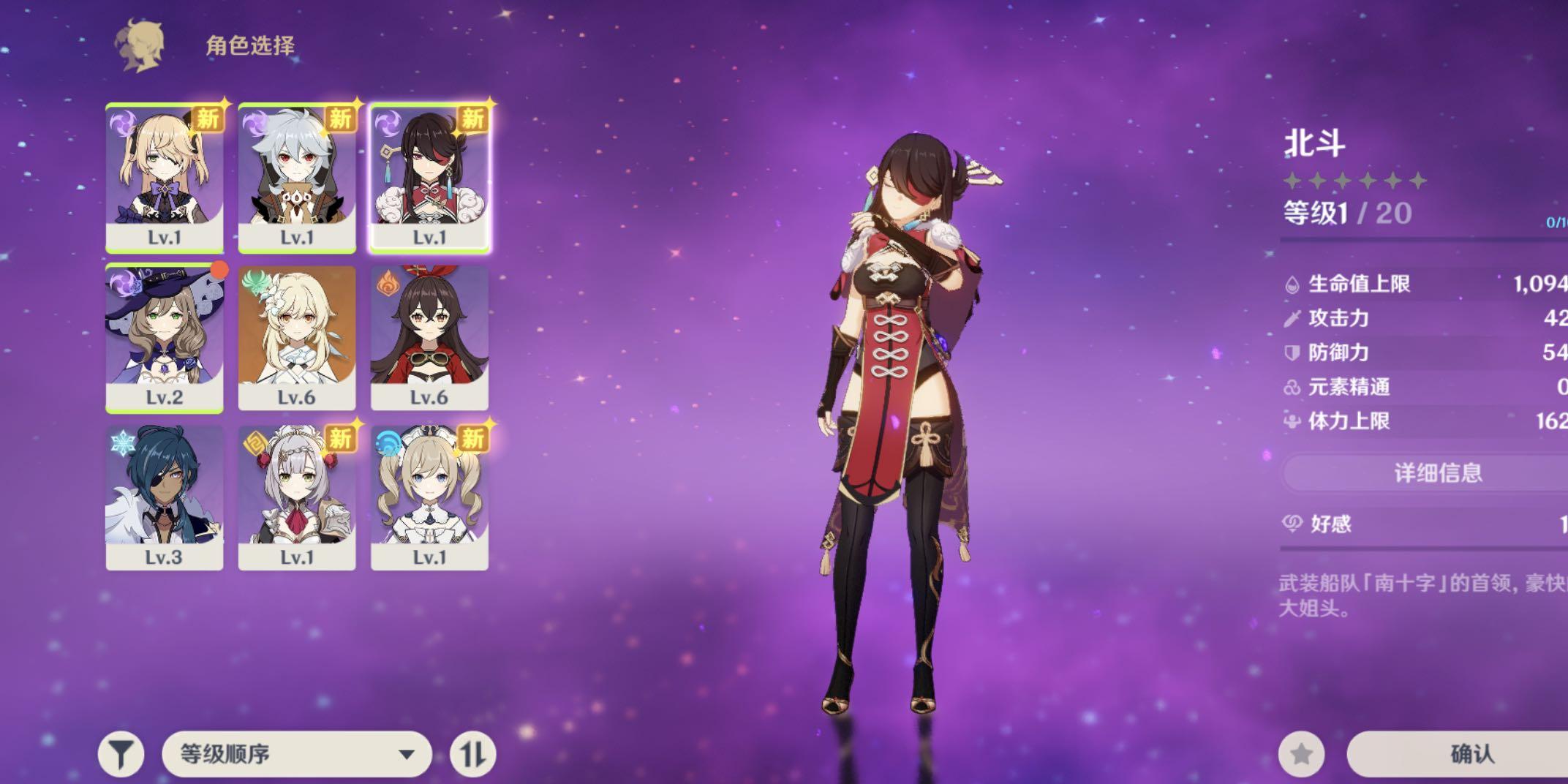Viewport: 1568px width, 784px height.
Task: Open the character filter funnel button
Action: [121, 754]
